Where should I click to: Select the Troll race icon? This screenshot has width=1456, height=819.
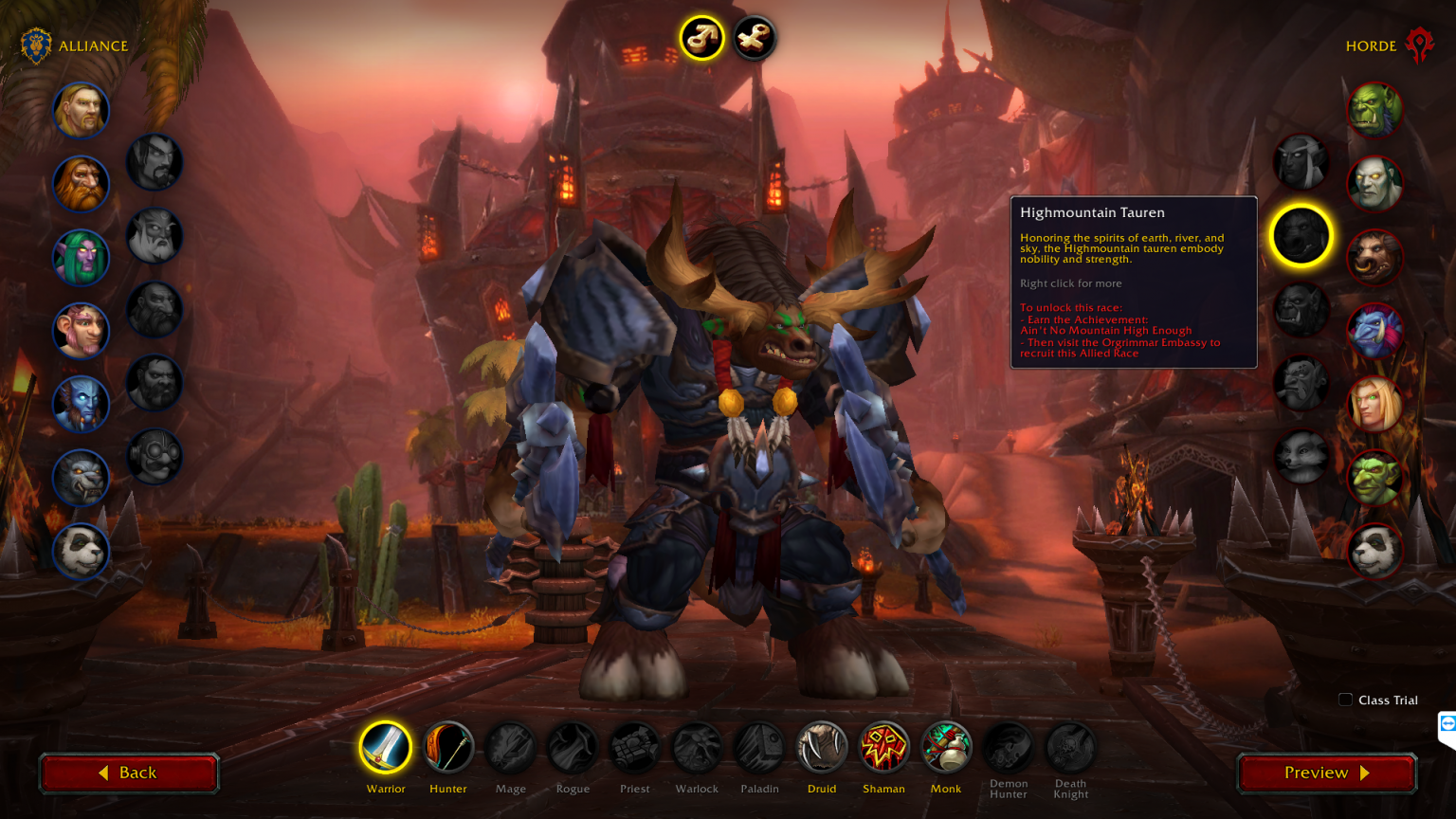[x=1374, y=331]
